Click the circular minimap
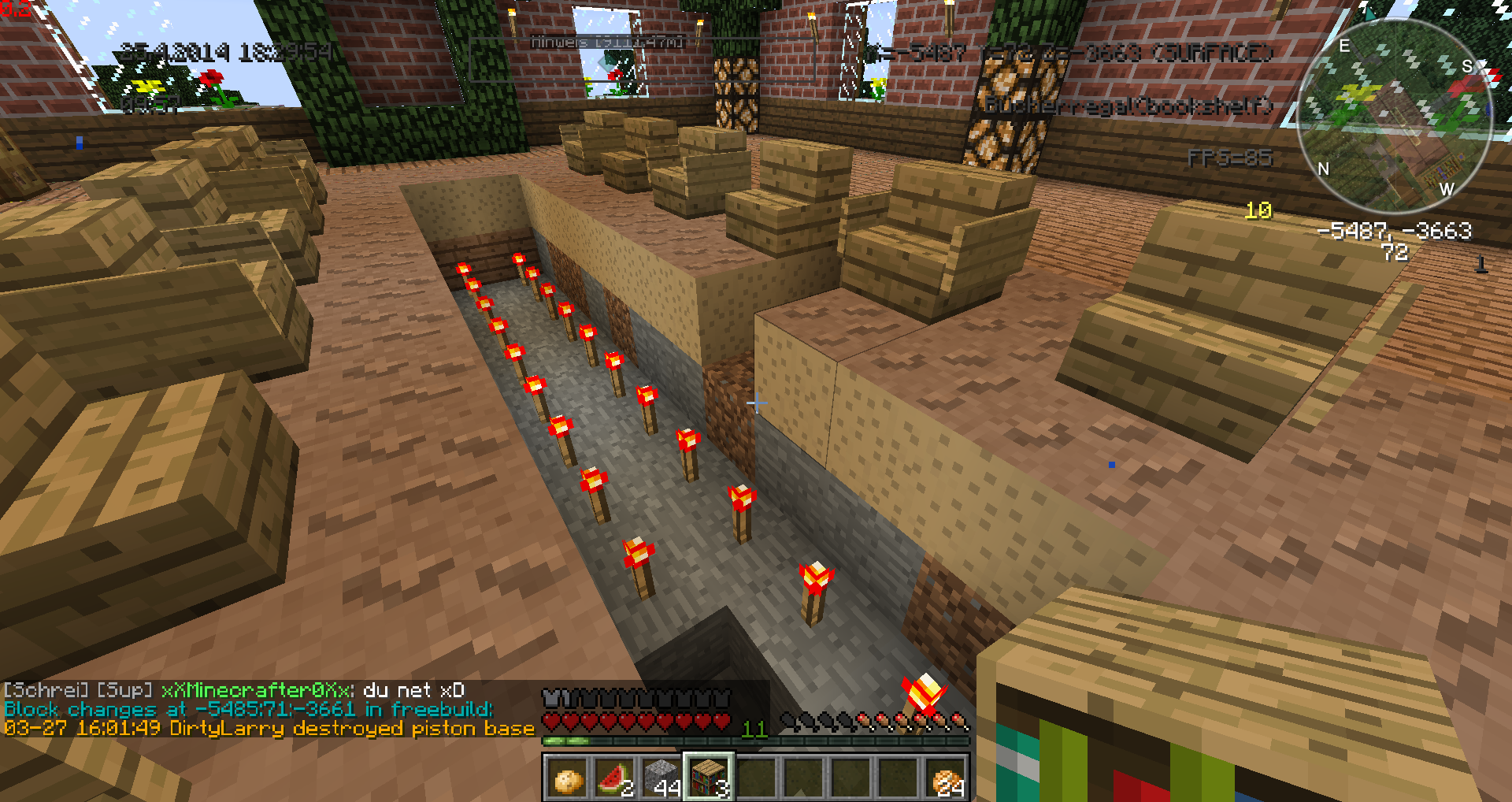The image size is (1512, 802). 1394,117
